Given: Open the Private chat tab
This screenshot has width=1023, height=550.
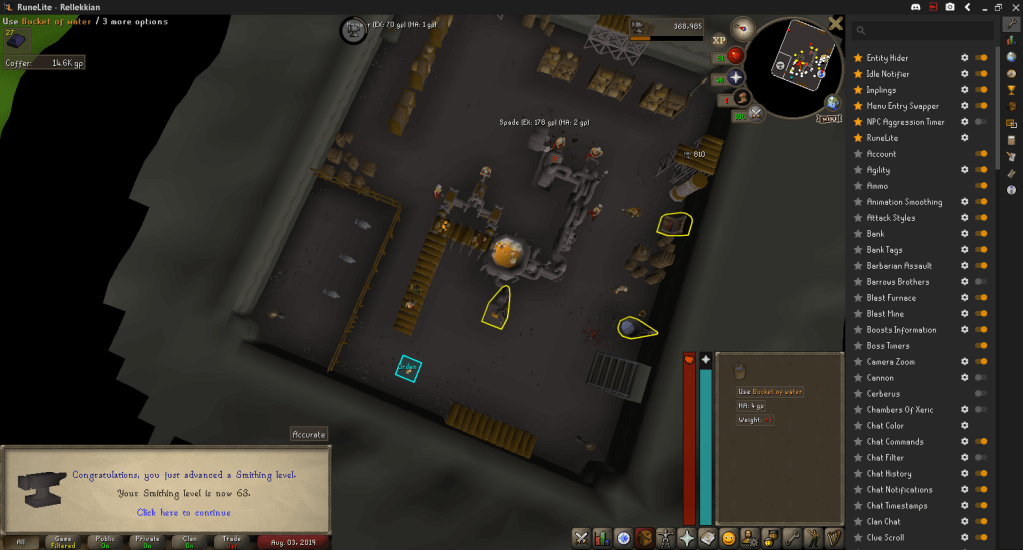Looking at the screenshot, I should [x=146, y=542].
